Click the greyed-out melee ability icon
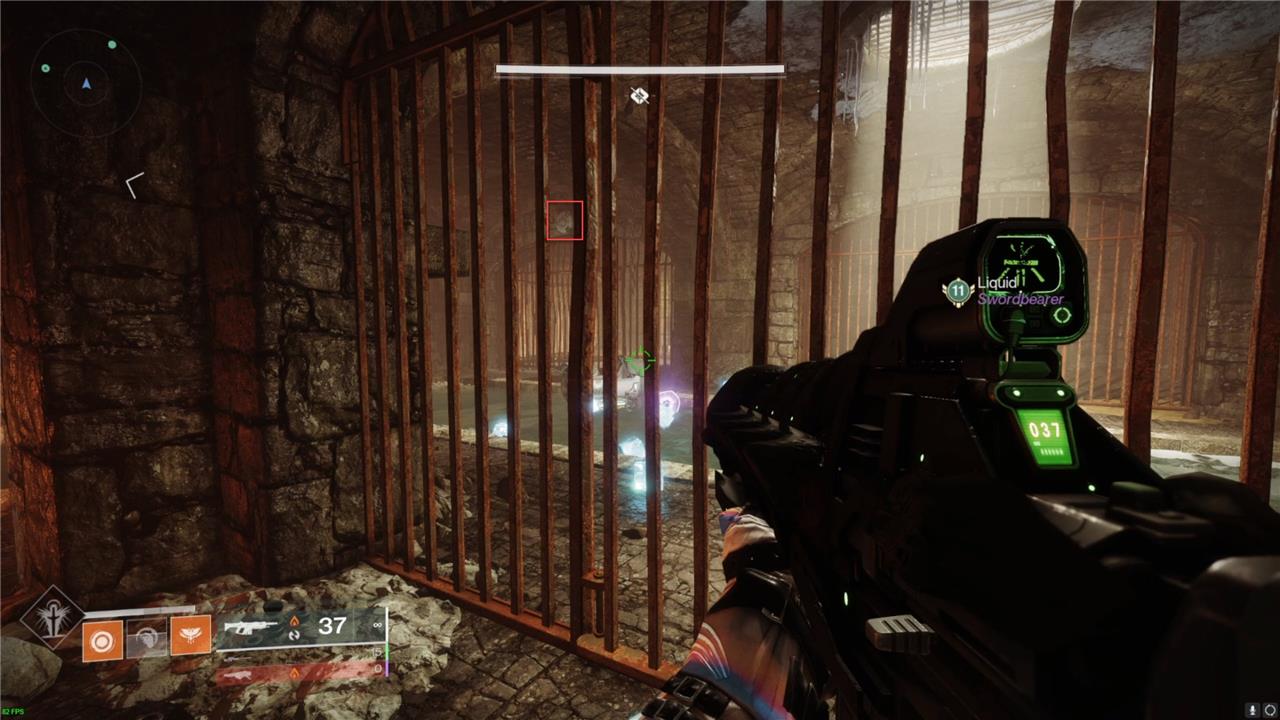The image size is (1280, 720). 146,637
